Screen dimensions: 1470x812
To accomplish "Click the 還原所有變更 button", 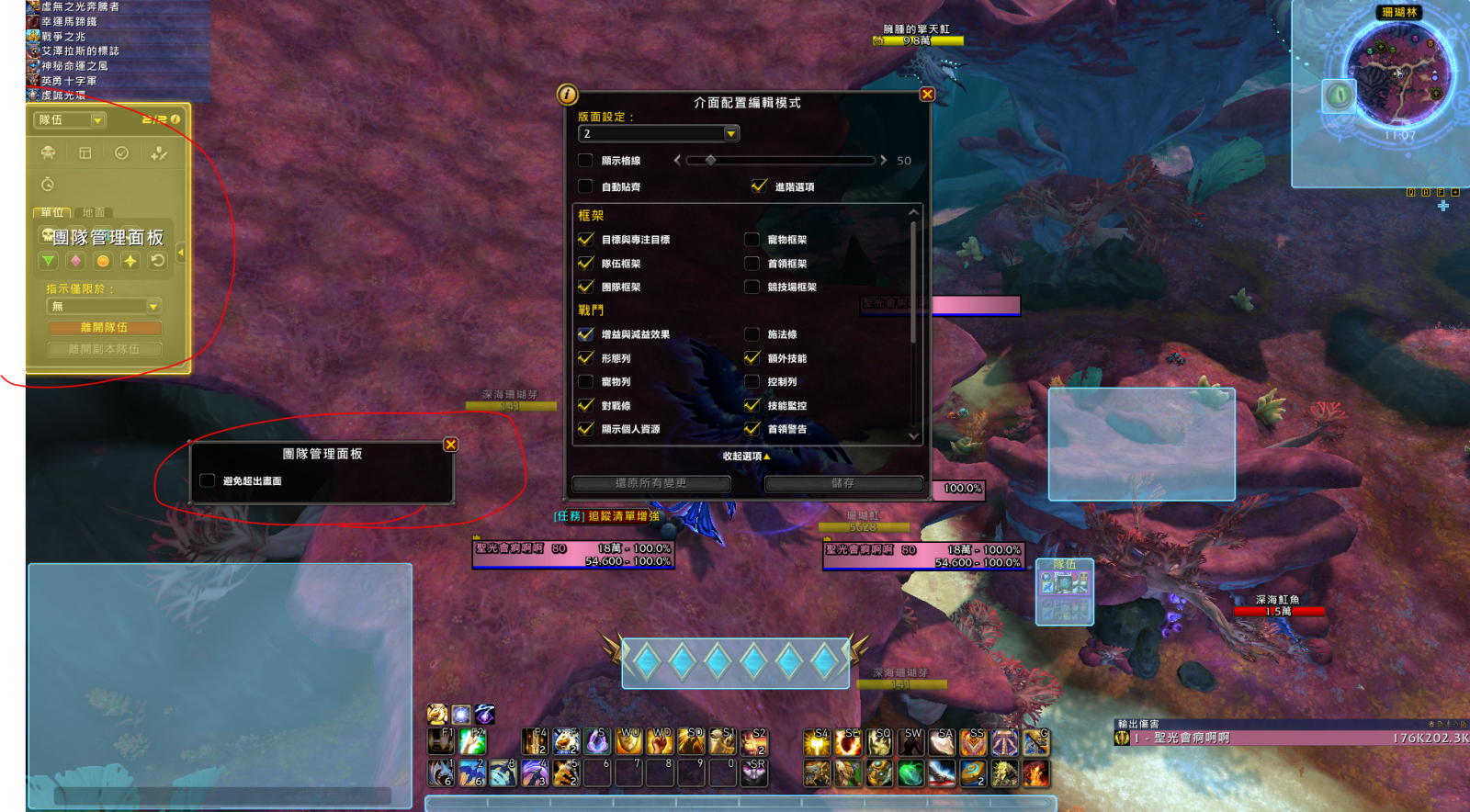I will [650, 483].
